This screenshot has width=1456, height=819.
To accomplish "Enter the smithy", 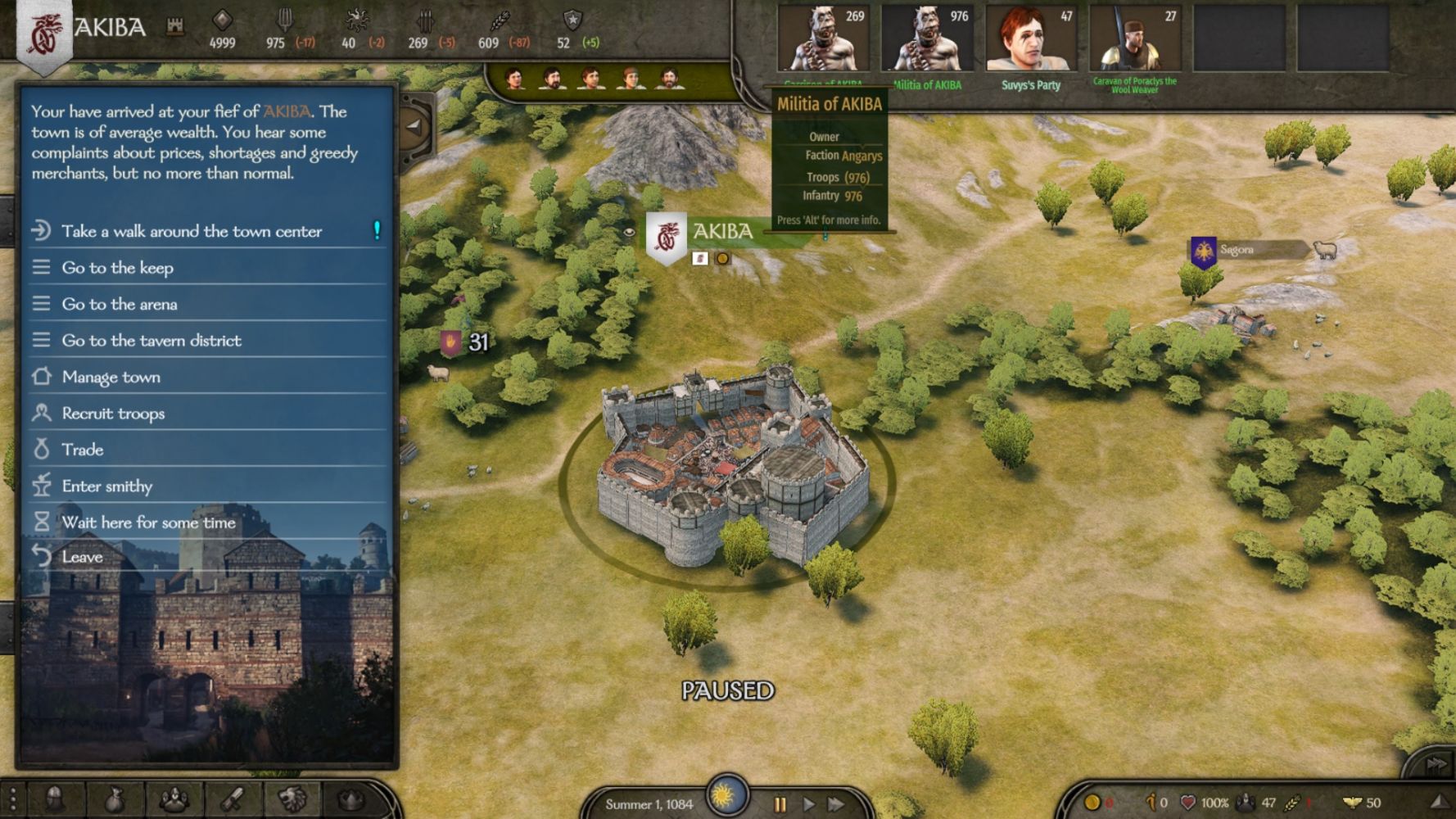I will tap(107, 486).
